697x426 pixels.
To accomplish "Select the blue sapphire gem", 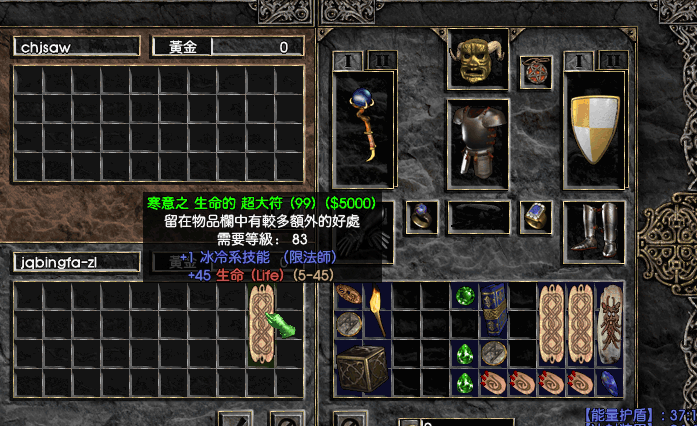I will point(611,382).
